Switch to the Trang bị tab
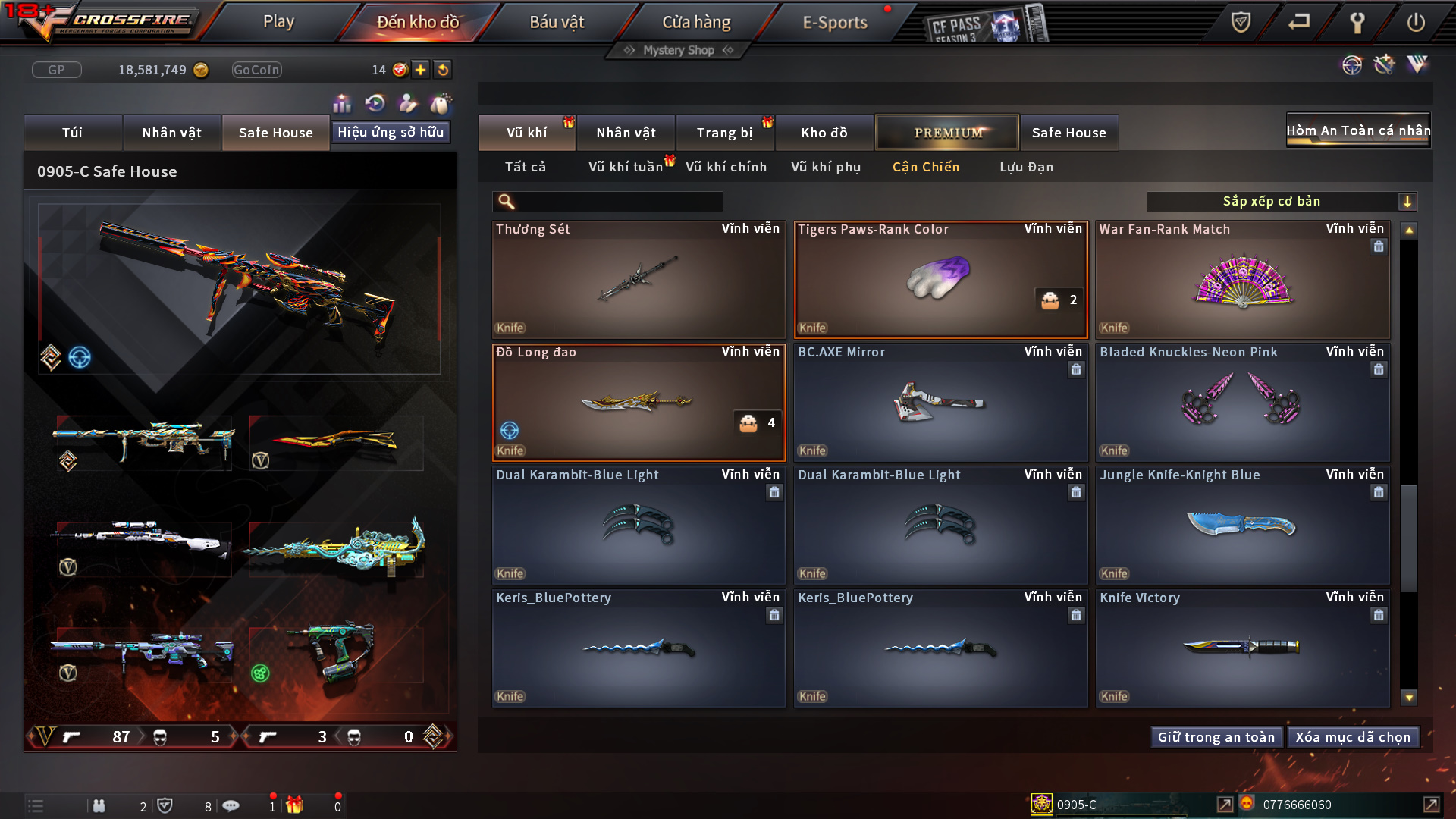The width and height of the screenshot is (1456, 819). 724,133
